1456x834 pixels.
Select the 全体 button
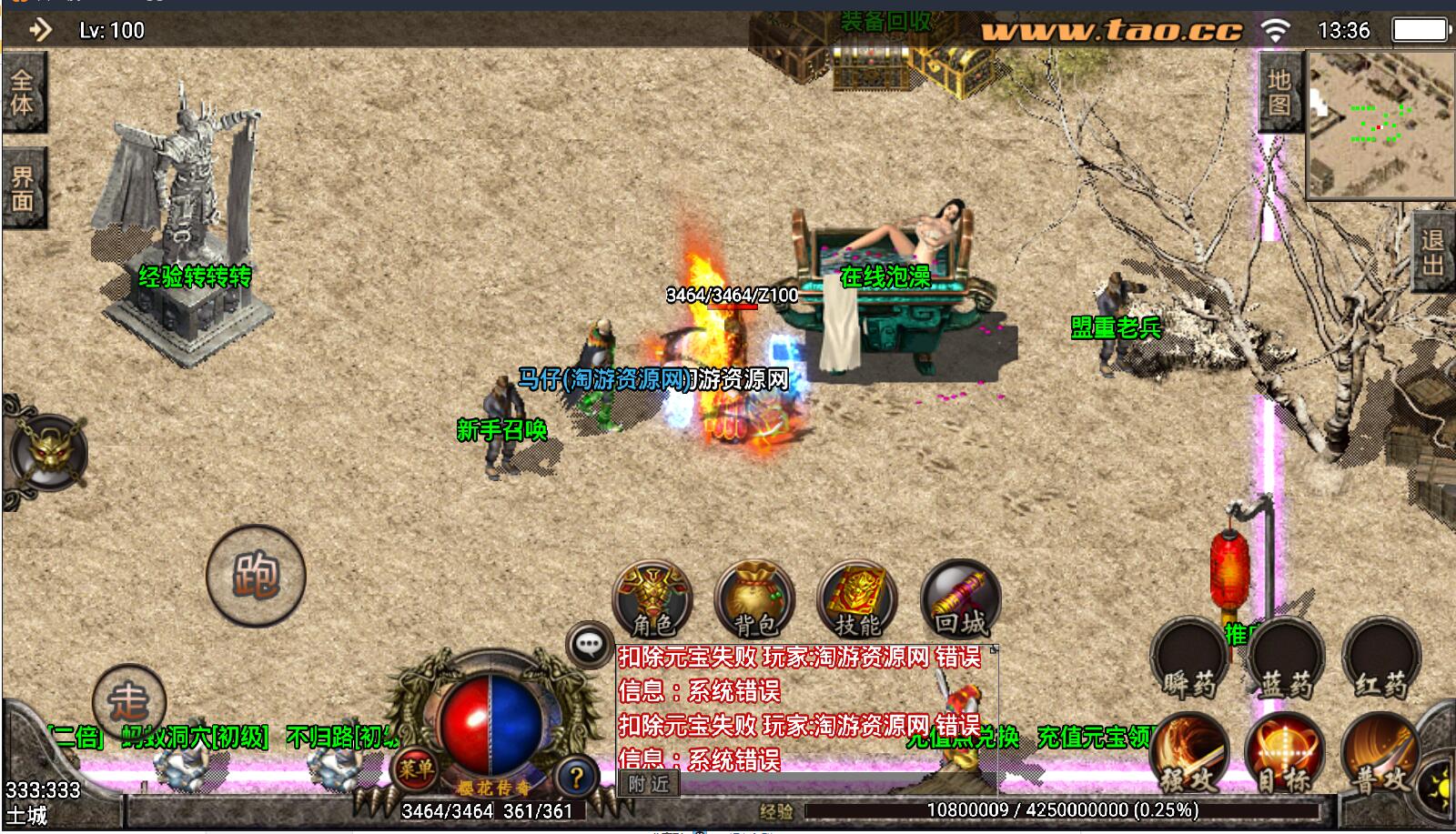23,93
